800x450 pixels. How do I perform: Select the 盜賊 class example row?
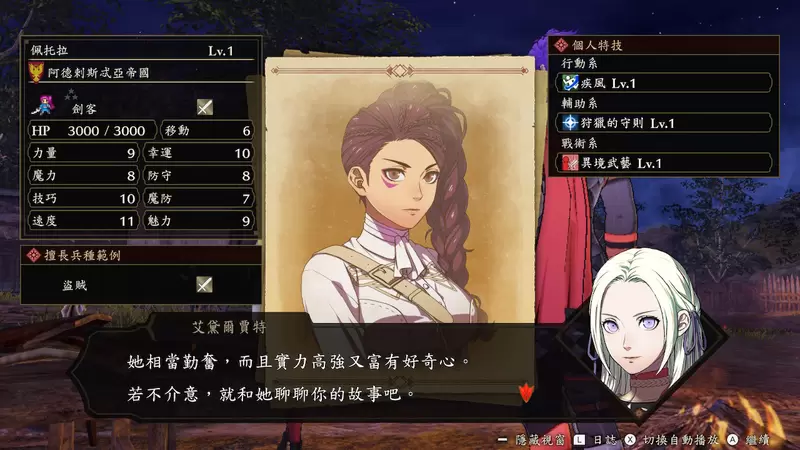click(x=140, y=284)
